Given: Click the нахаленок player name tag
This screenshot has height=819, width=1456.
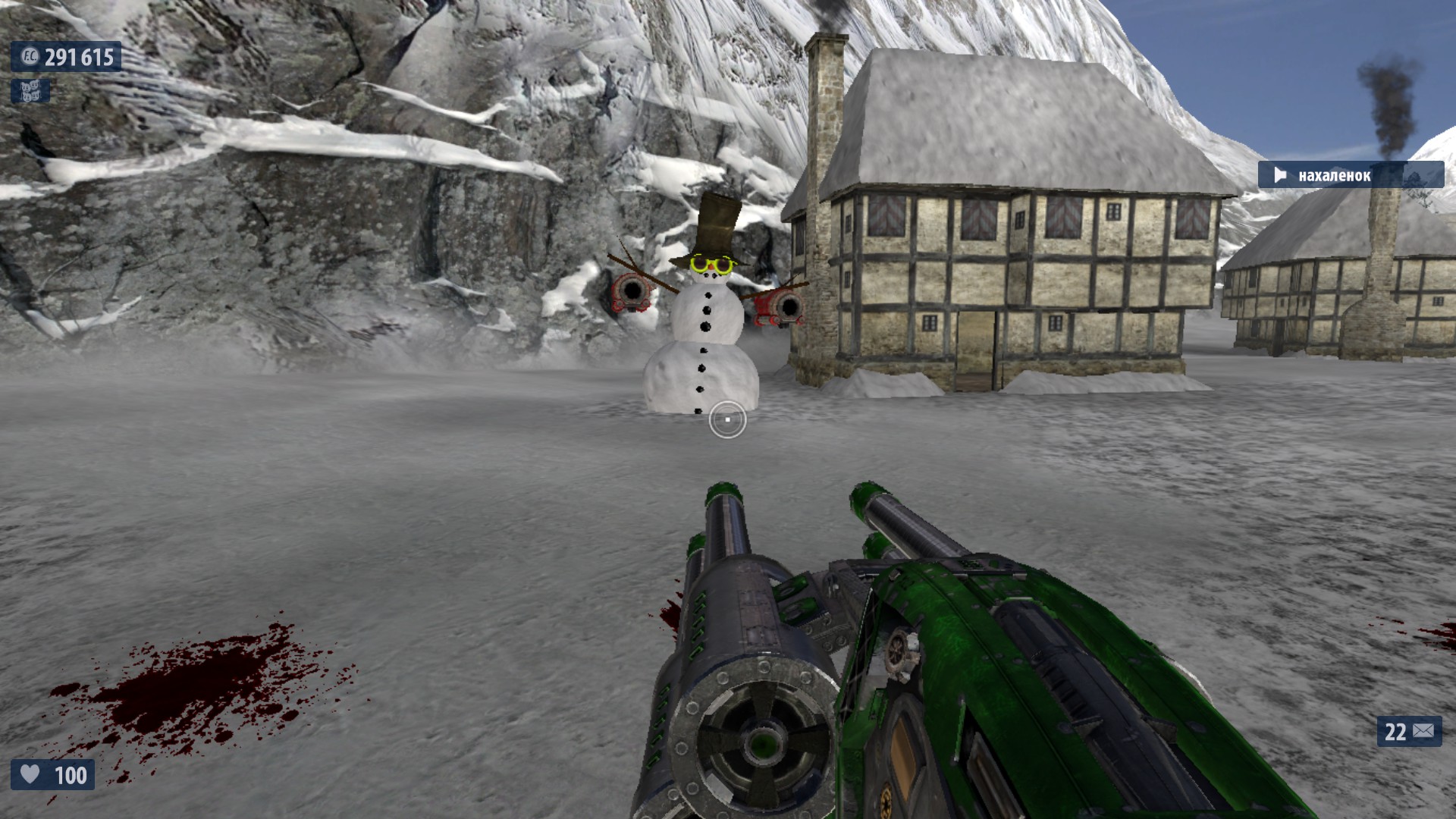Looking at the screenshot, I should pos(1350,175).
